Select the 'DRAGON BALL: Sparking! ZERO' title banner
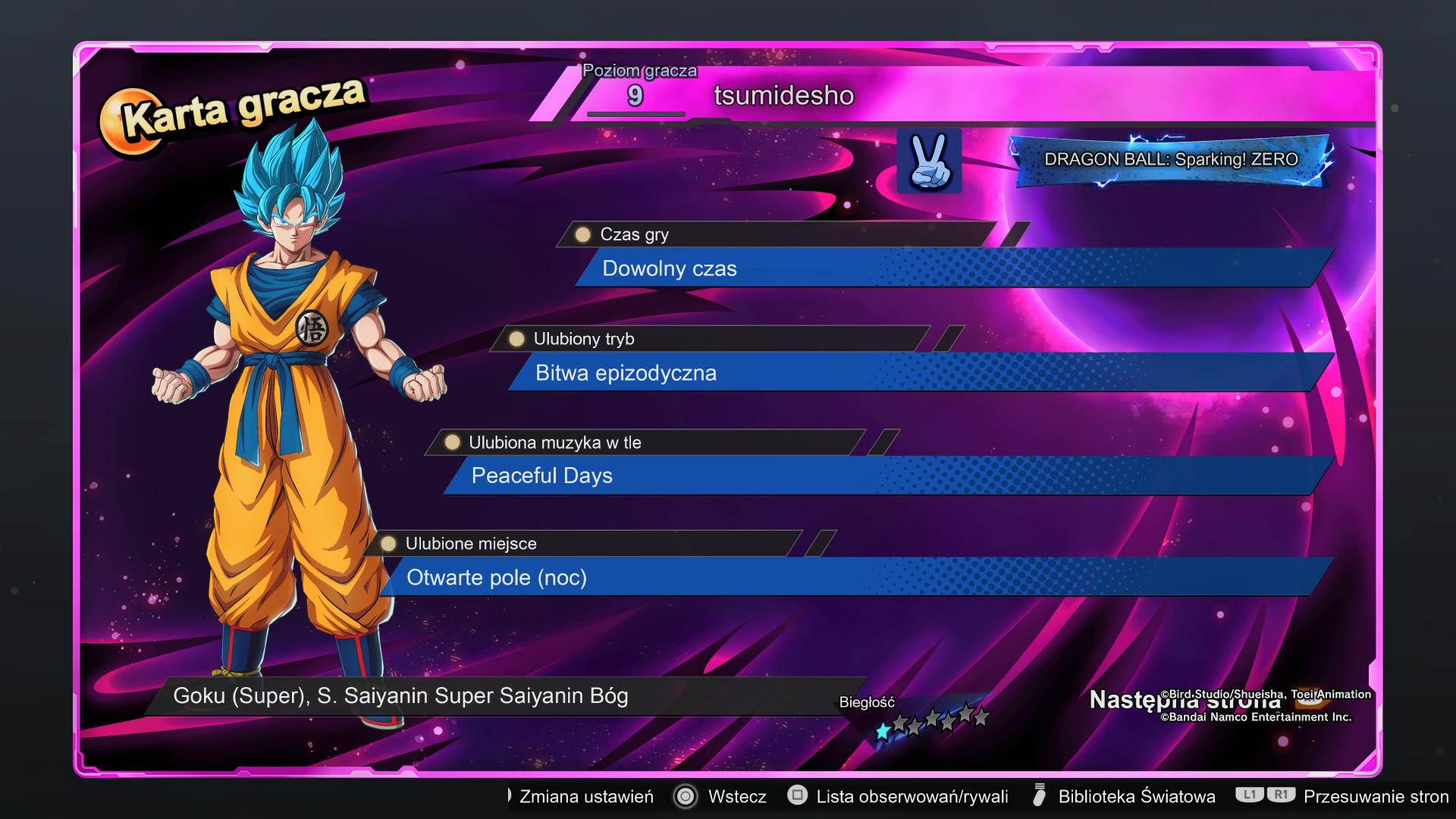This screenshot has height=819, width=1456. pos(1171,160)
